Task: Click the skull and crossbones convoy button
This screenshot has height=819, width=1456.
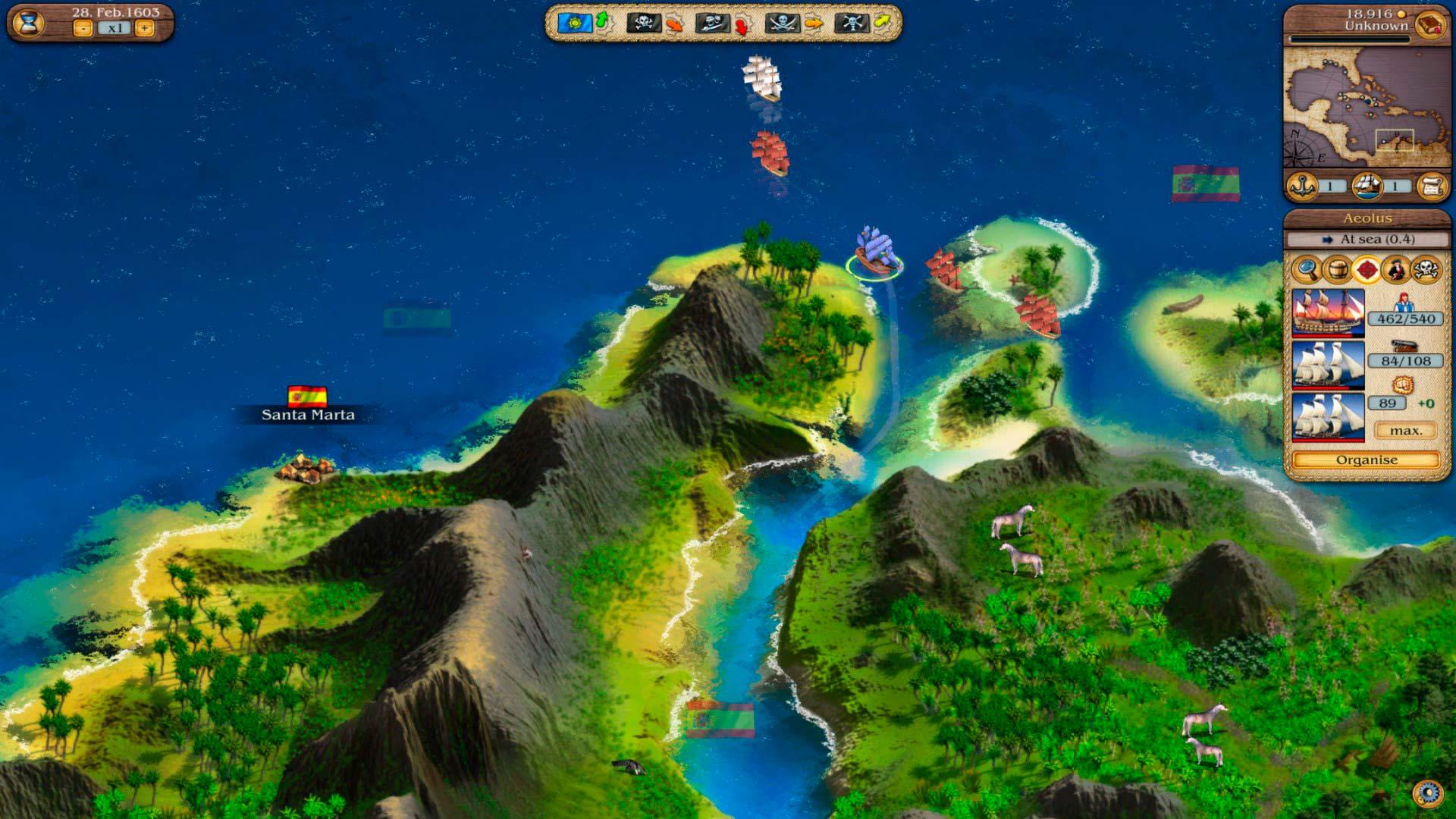Action: click(x=1426, y=268)
